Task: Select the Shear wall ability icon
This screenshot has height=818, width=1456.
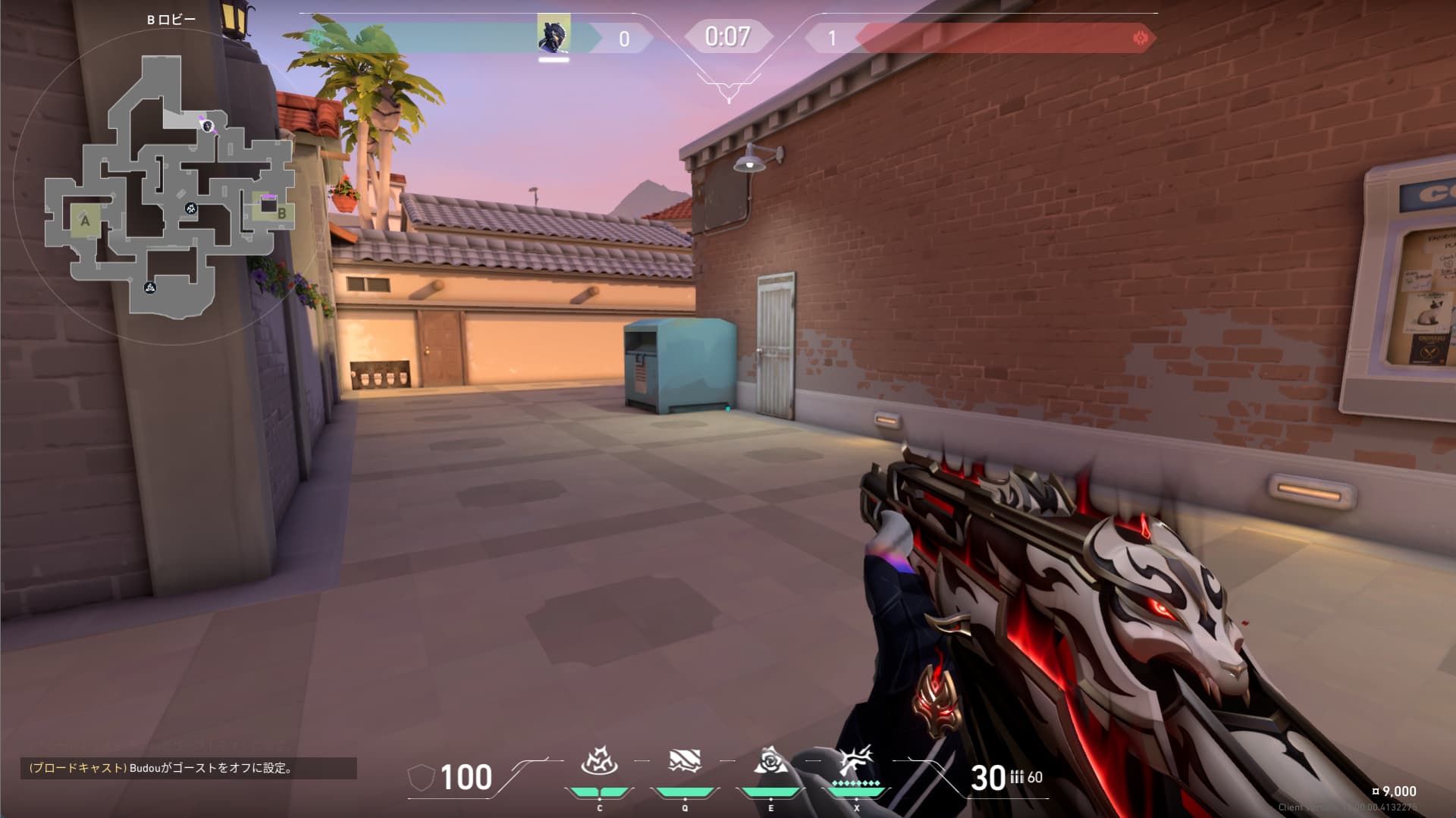Action: pos(684,760)
